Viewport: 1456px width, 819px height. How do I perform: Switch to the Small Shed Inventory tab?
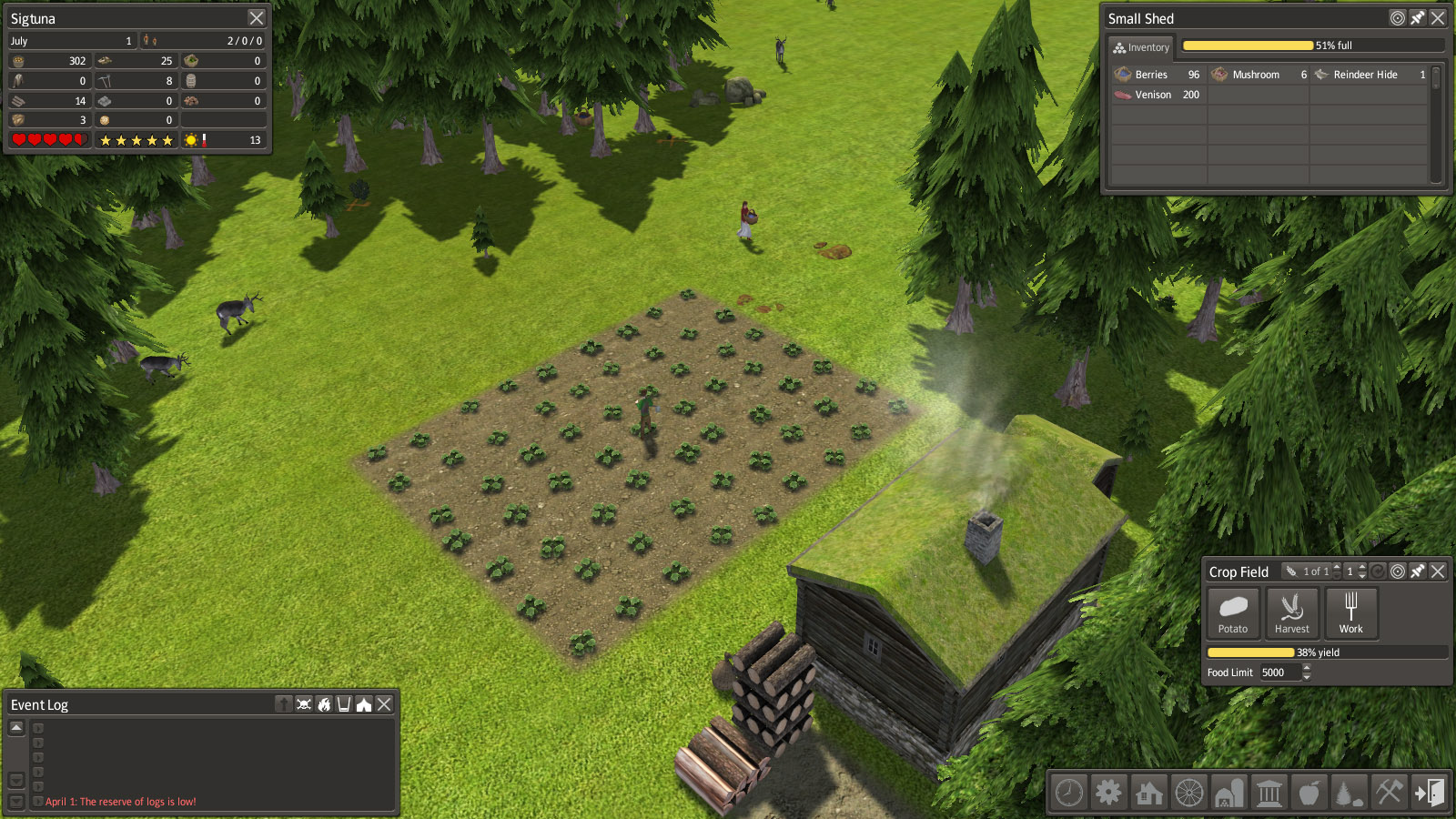pos(1141,47)
